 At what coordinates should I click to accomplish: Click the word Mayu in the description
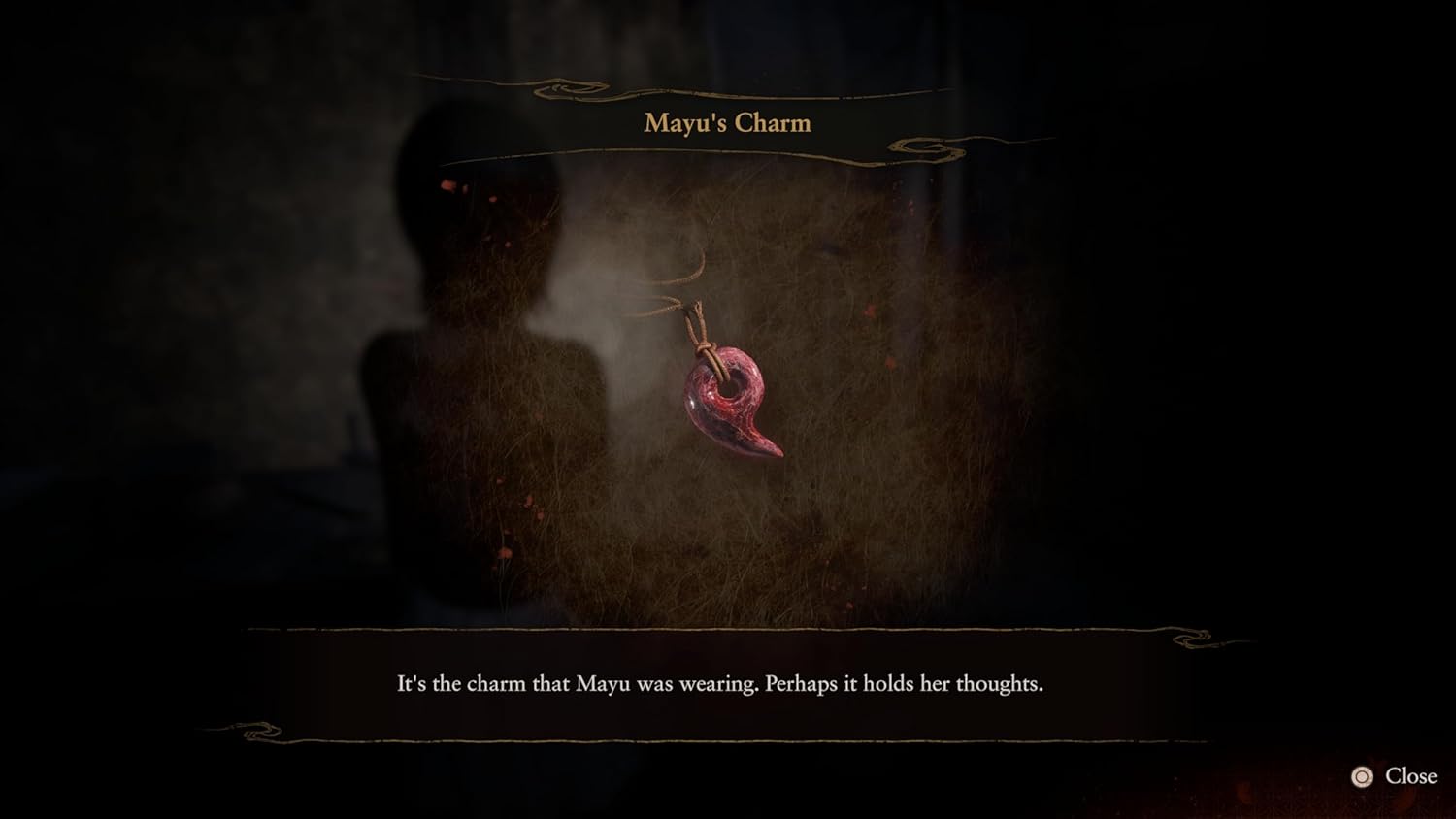(x=606, y=684)
